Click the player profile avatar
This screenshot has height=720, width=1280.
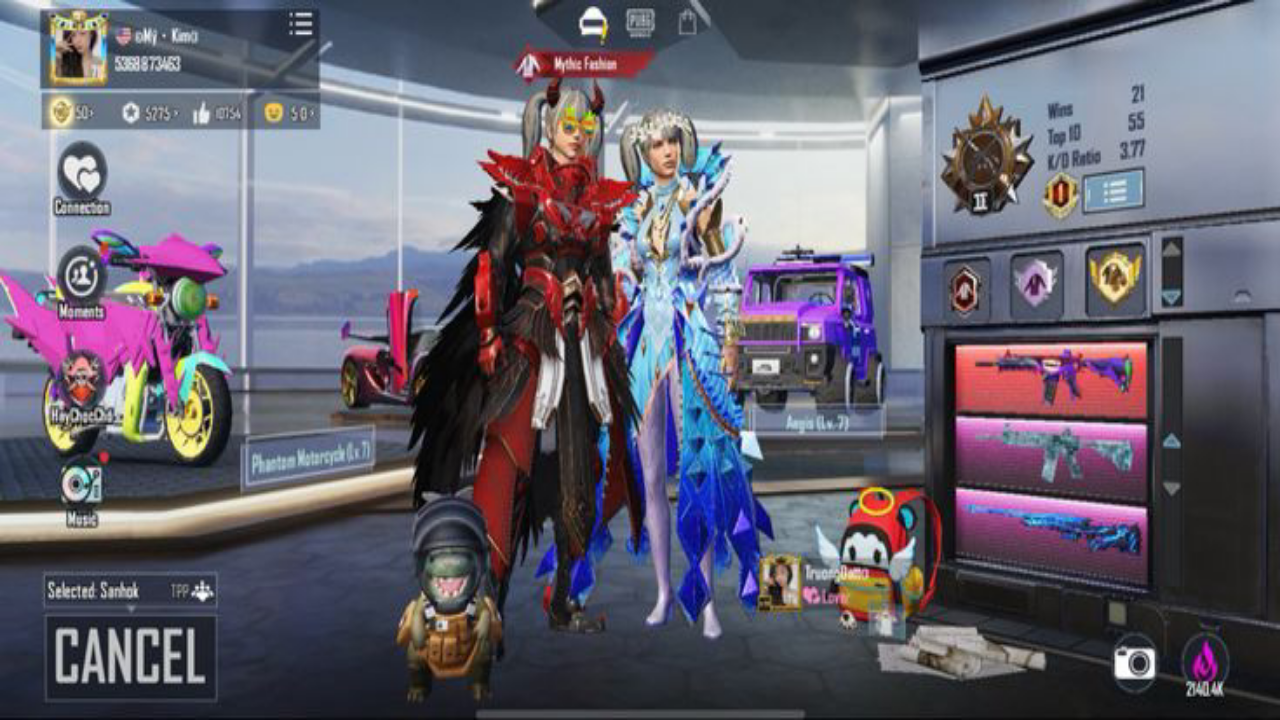coord(79,48)
